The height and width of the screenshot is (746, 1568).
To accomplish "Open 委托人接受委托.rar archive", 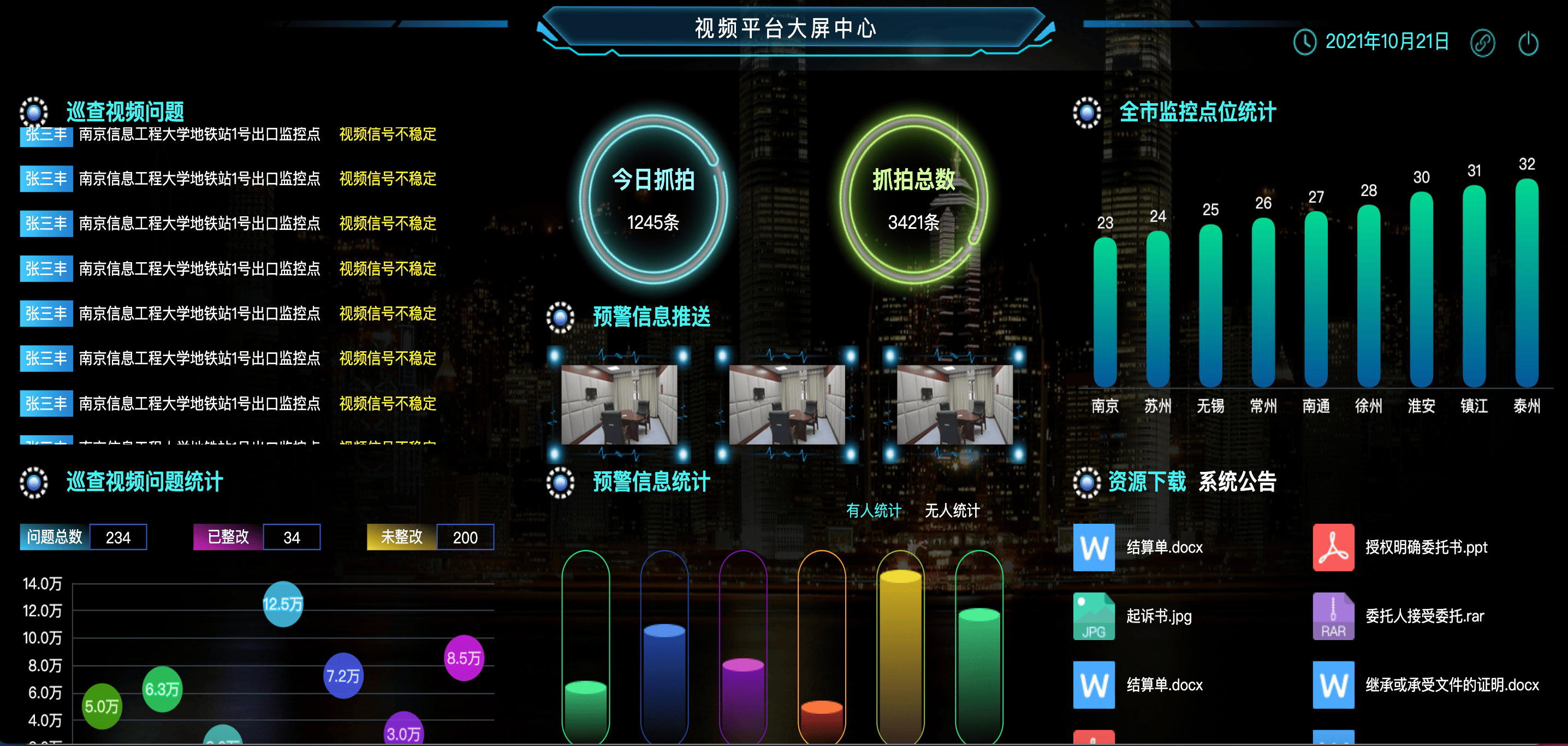I will pos(1424,615).
